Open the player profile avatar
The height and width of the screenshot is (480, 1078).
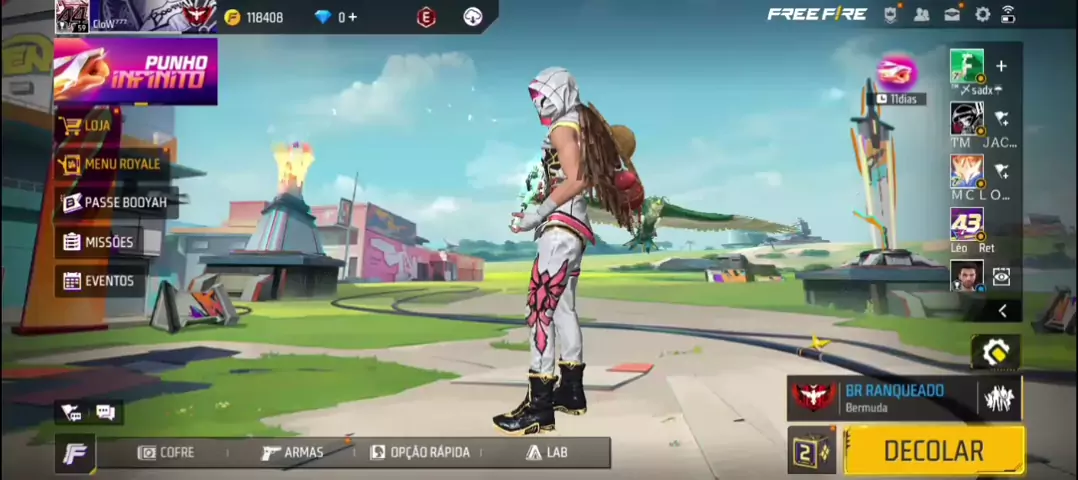[x=72, y=17]
